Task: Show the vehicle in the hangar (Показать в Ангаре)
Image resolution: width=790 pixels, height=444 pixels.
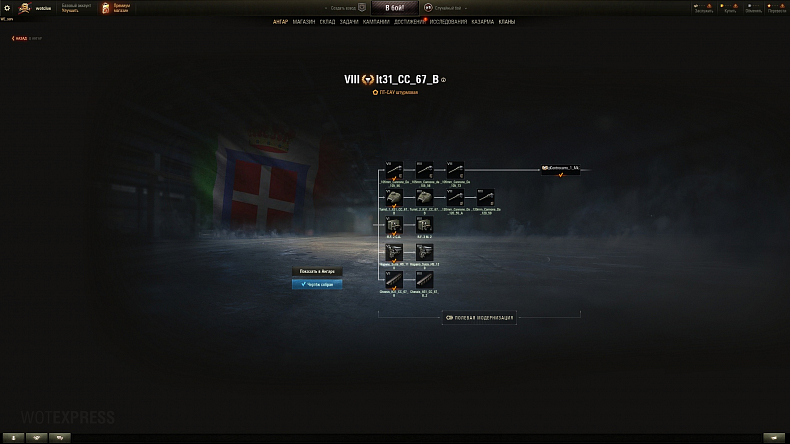Action: 317,271
